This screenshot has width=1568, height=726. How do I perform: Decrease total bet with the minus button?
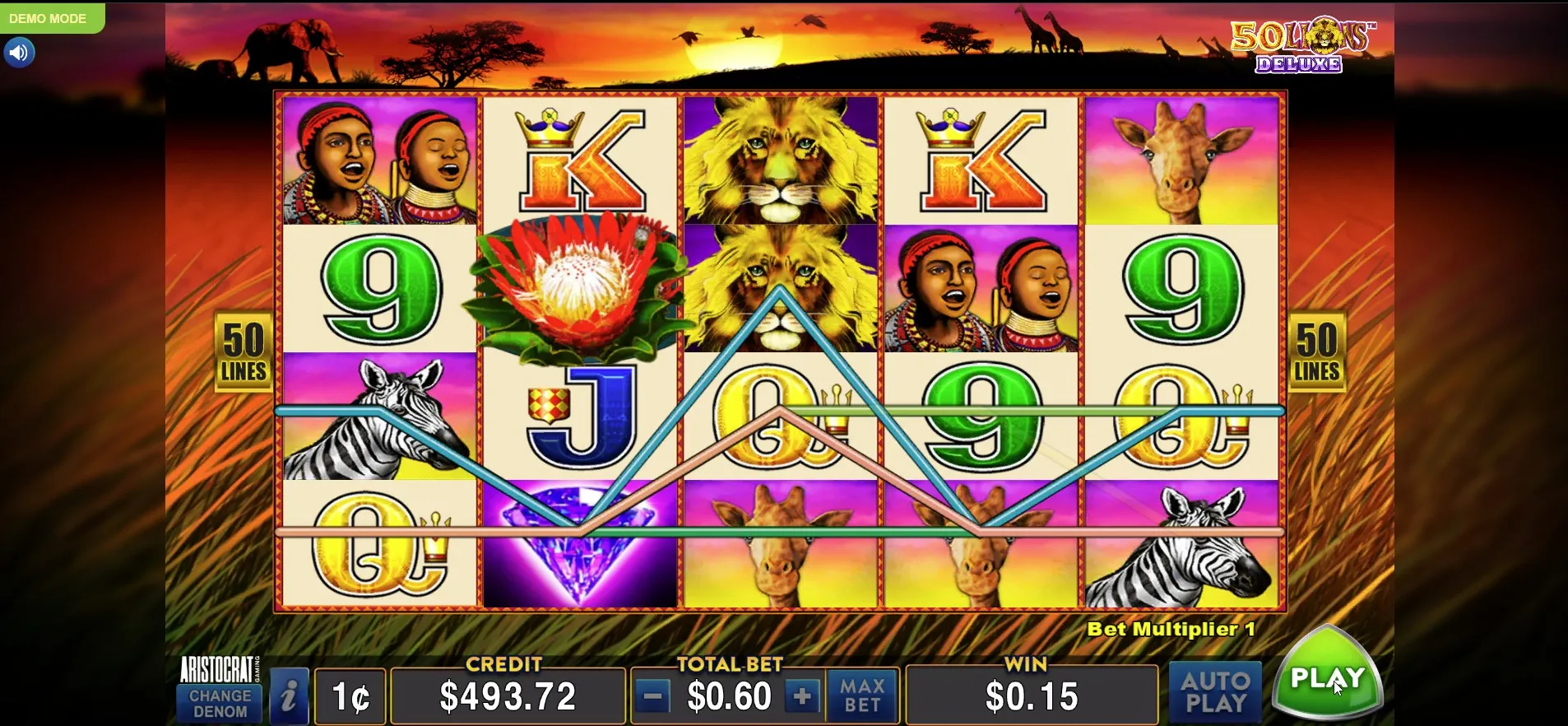[653, 697]
